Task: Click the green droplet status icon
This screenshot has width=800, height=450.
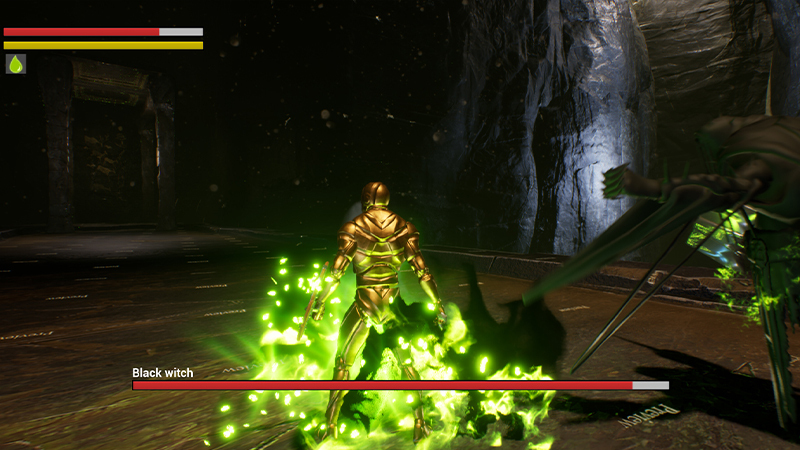Action: (15, 64)
